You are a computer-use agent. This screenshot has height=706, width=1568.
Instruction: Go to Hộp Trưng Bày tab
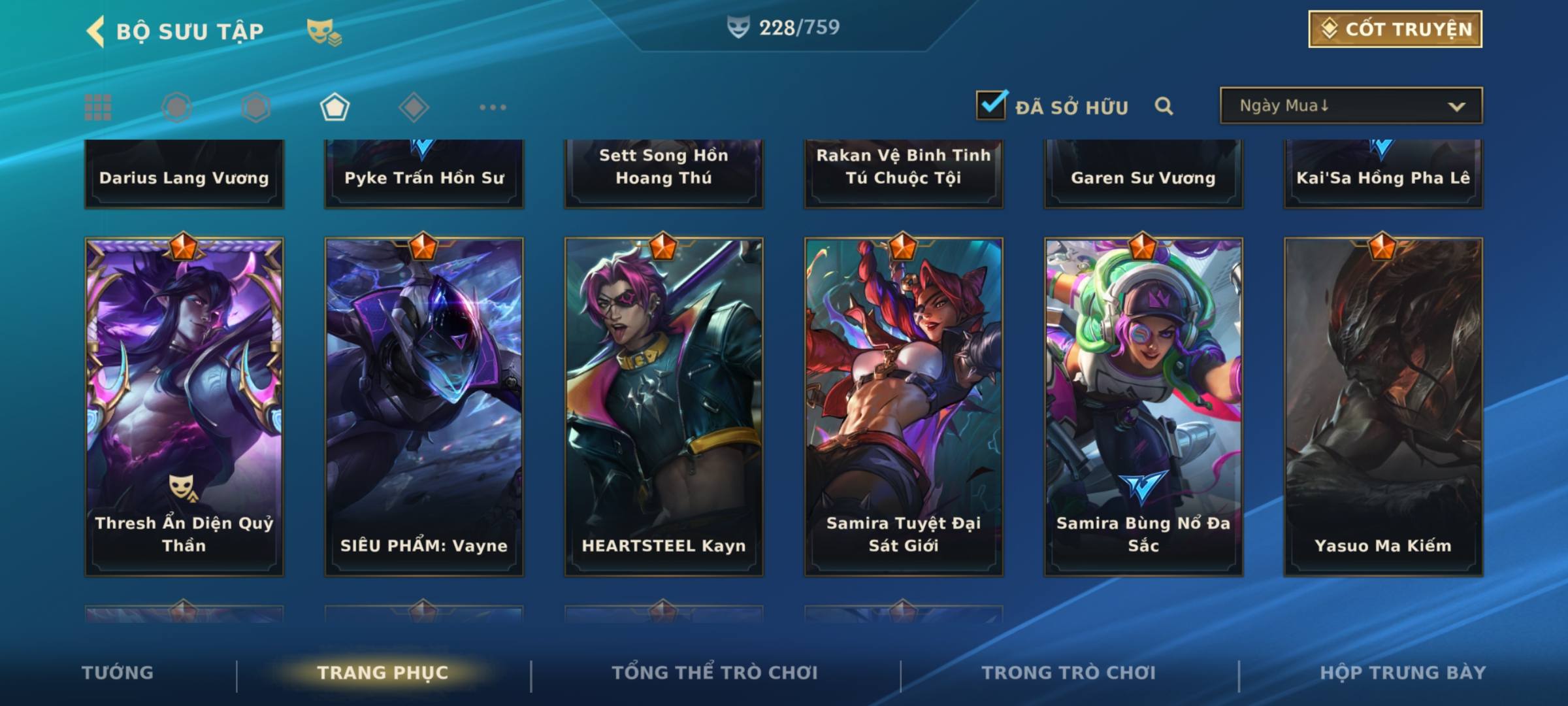[1403, 673]
